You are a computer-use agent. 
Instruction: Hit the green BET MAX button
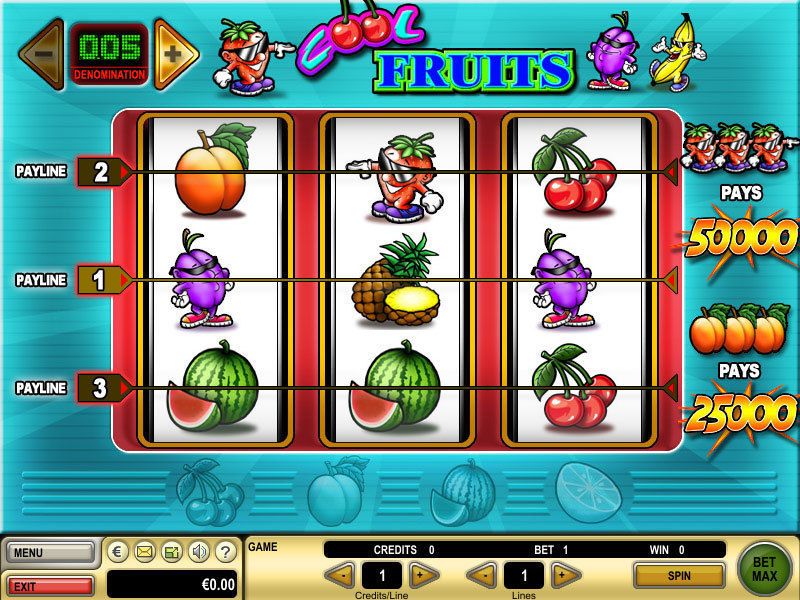[x=765, y=567]
